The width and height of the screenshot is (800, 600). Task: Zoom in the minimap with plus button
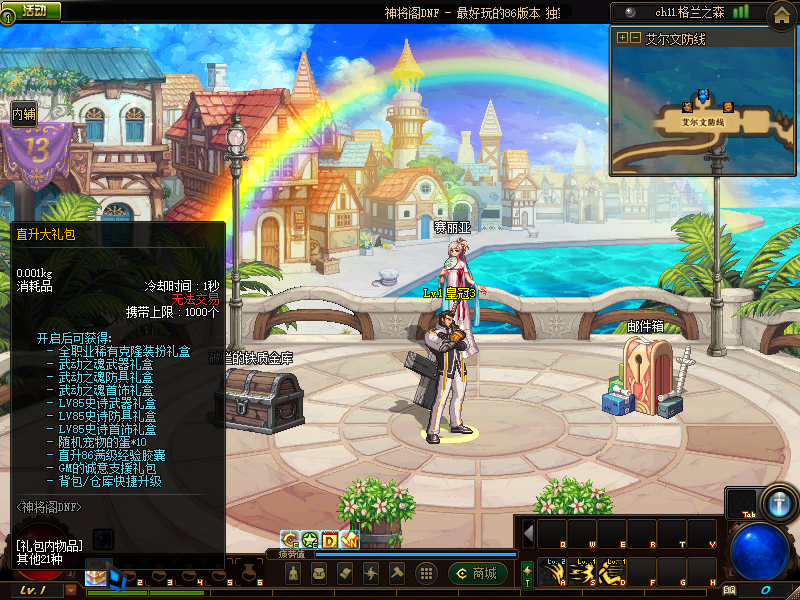(x=622, y=38)
